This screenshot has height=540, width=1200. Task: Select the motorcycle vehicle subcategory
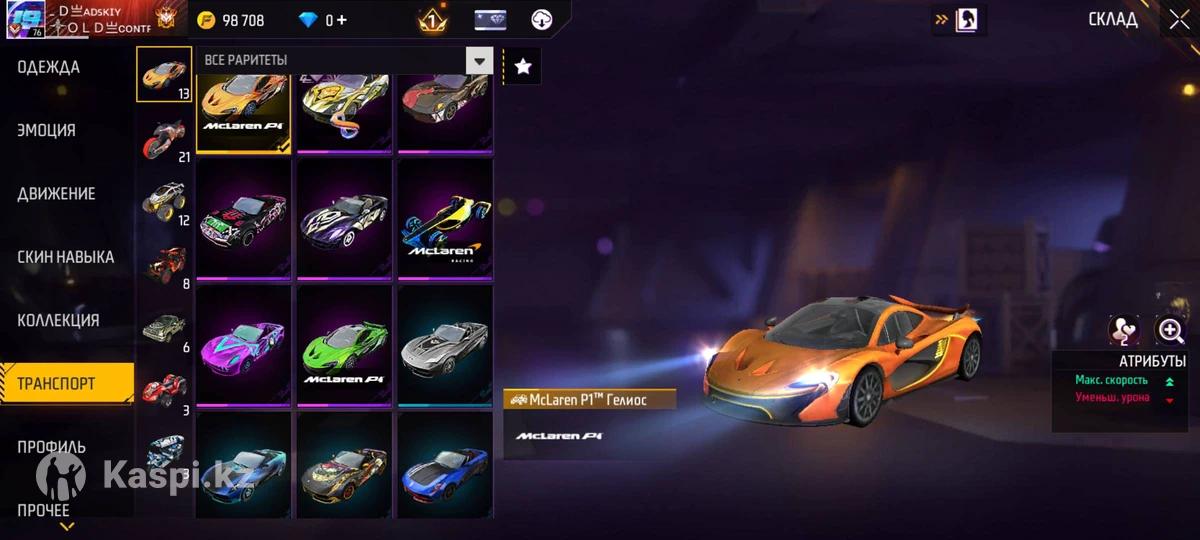point(164,138)
